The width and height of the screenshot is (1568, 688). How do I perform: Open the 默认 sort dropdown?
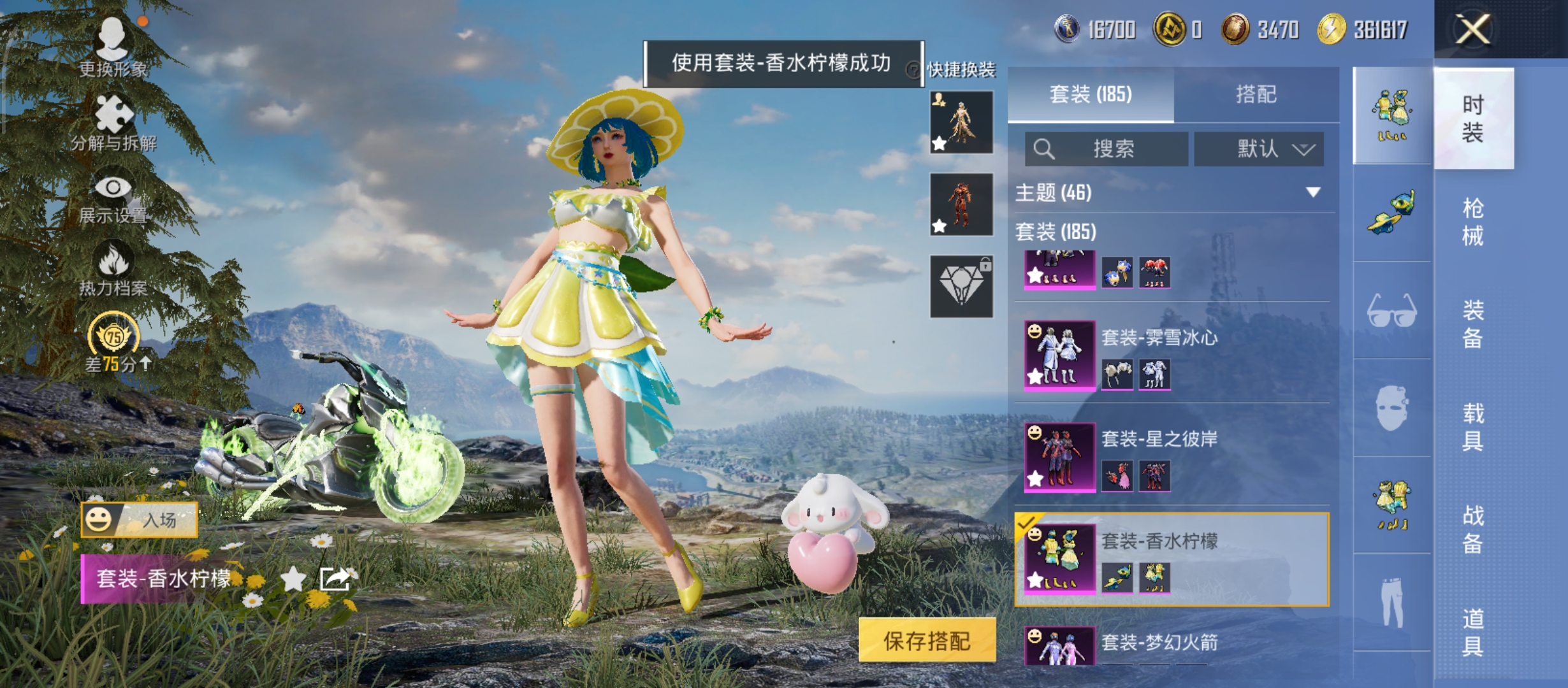pyautogui.click(x=1259, y=149)
